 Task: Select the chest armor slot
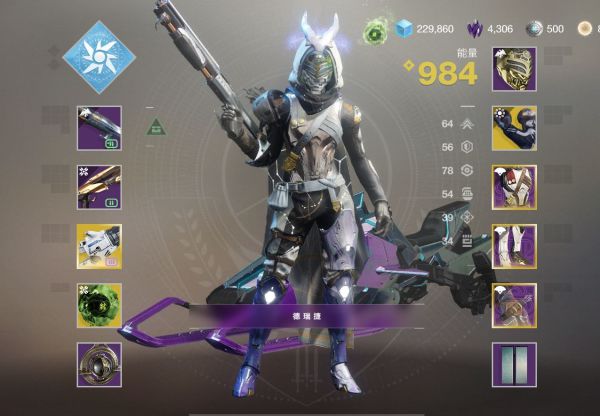pyautogui.click(x=514, y=187)
